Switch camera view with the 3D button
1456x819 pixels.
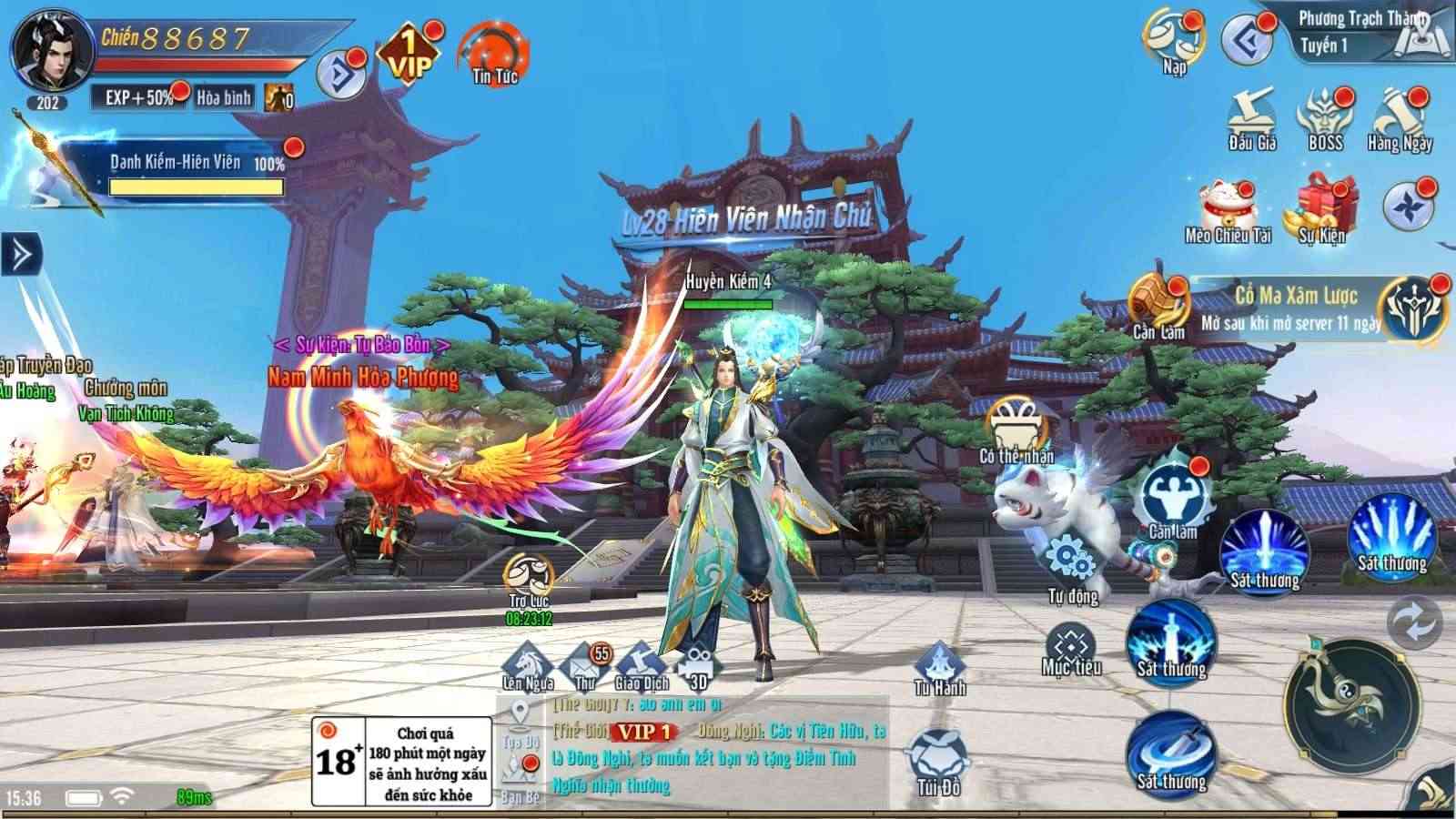696,664
